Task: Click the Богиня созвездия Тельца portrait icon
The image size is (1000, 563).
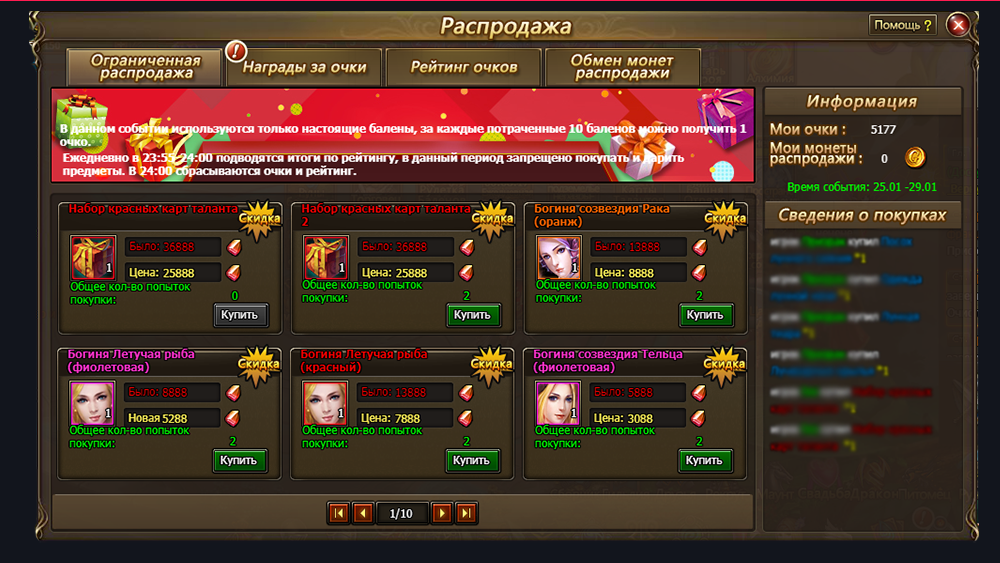Action: (558, 404)
